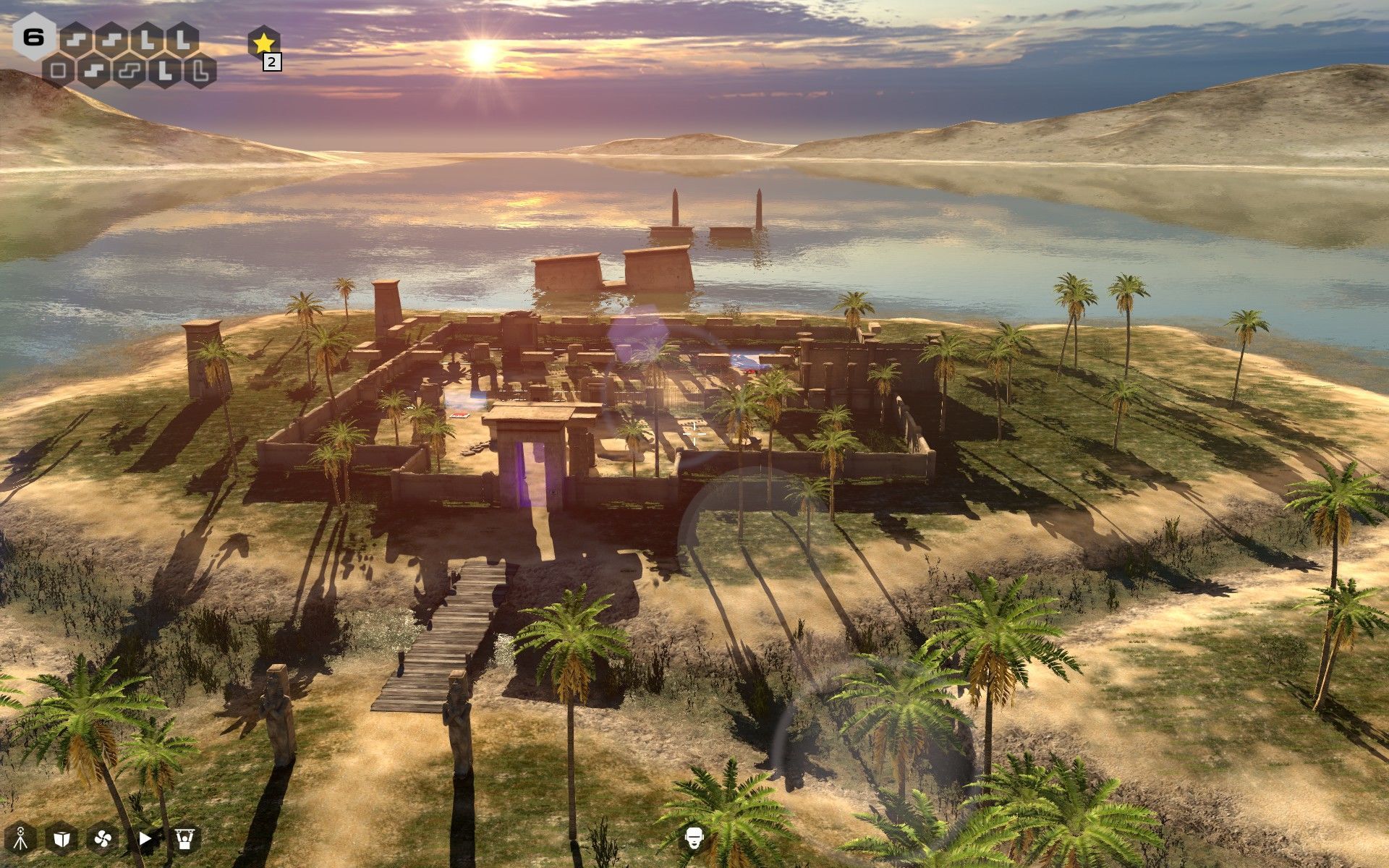Select the platform carrier tool icon
Viewport: 1389px width, 868px height.
click(x=185, y=838)
